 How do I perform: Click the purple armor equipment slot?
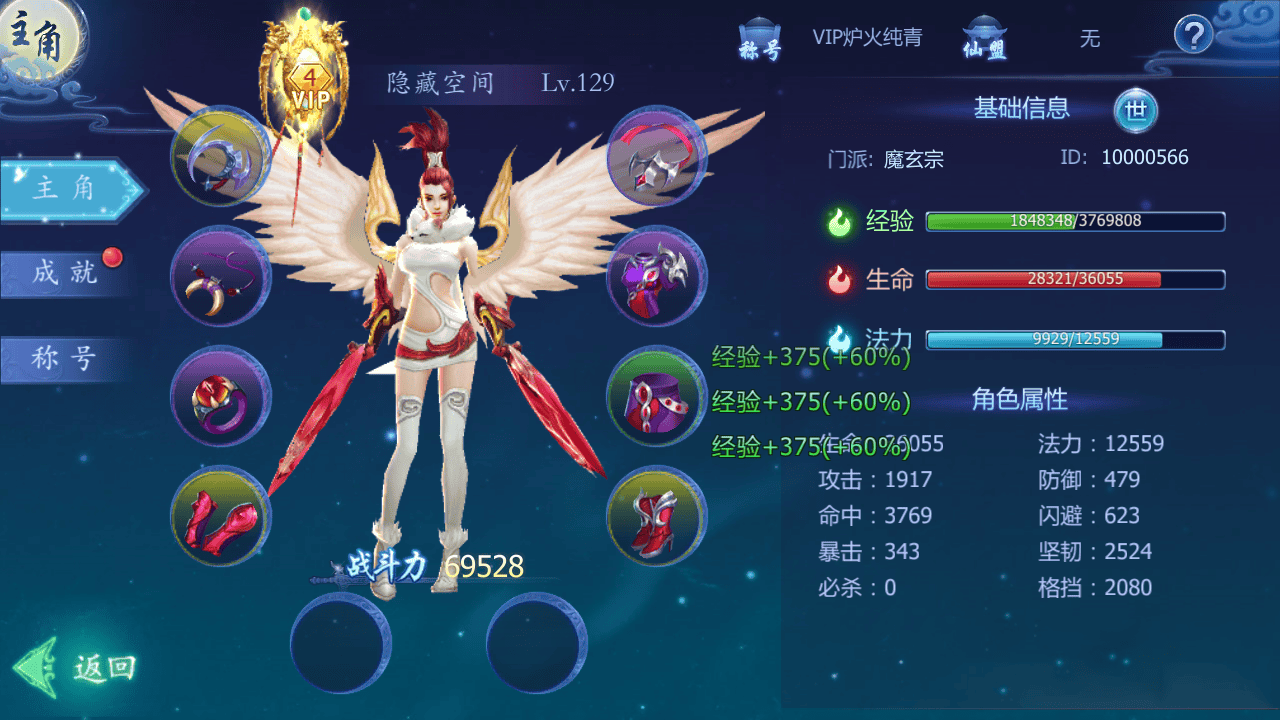coord(655,278)
